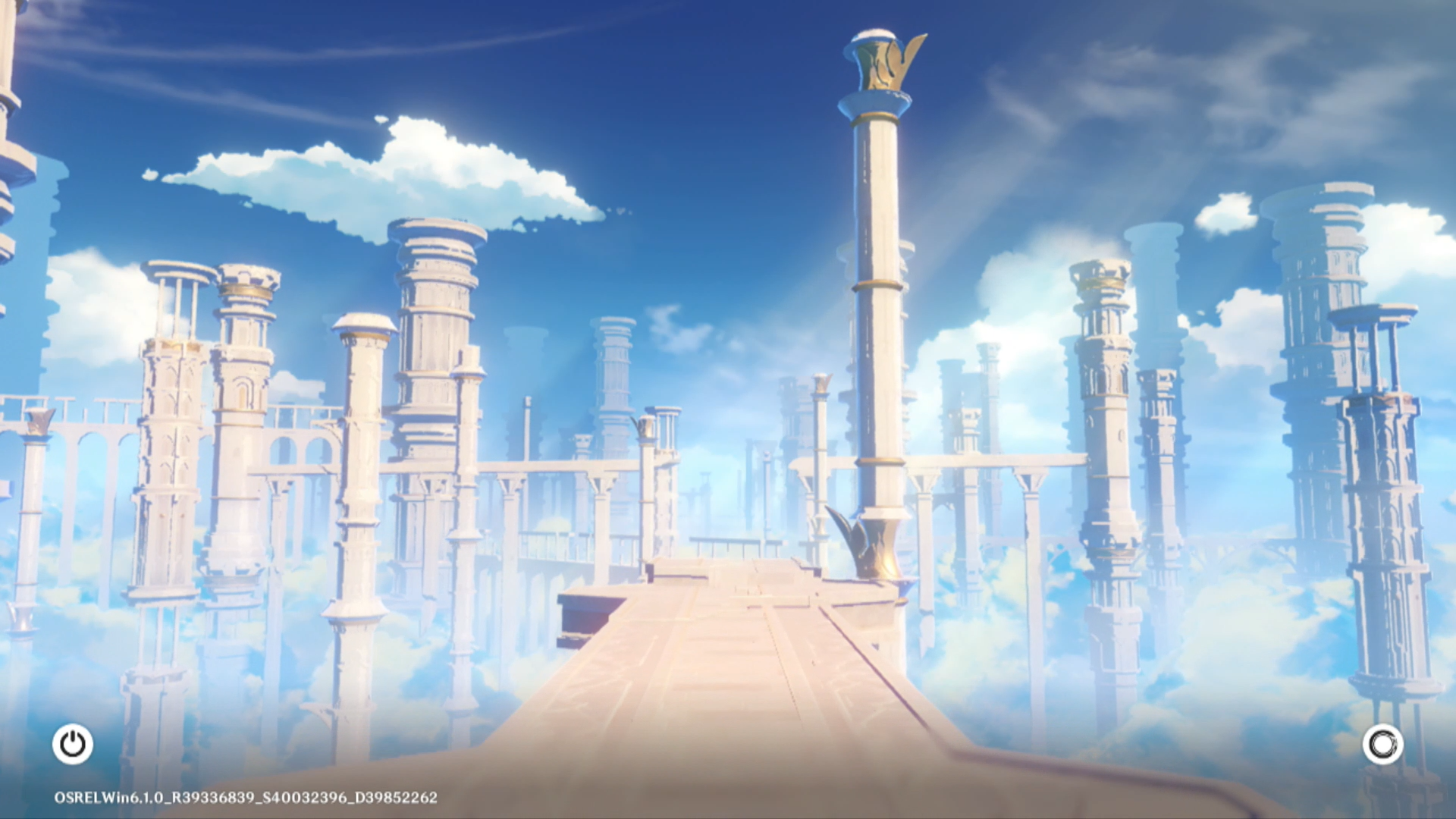Click the circular ring icon button
This screenshot has height=819, width=1456.
[1382, 744]
